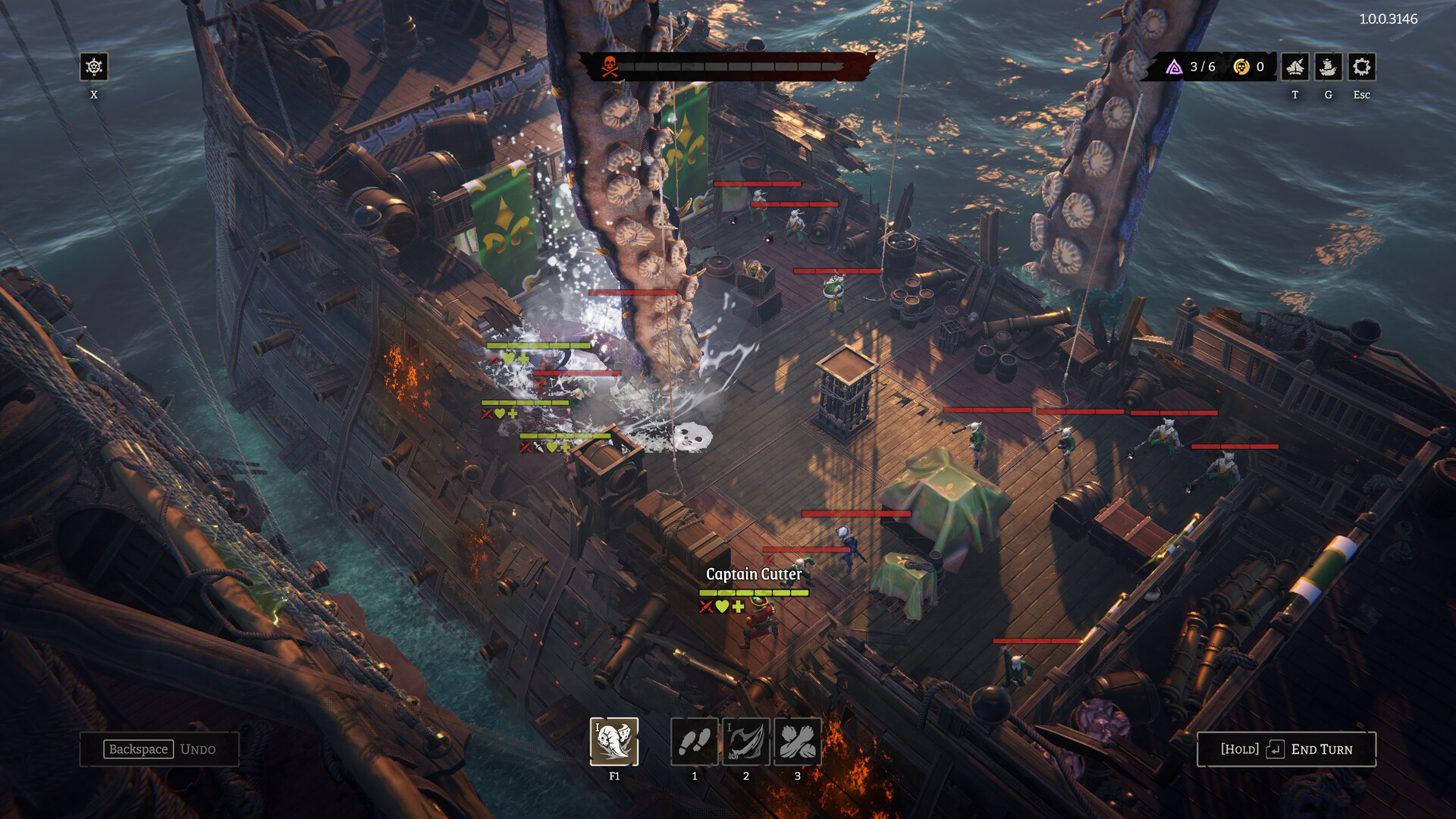Click the ship's wheel icon near the X key

(94, 68)
